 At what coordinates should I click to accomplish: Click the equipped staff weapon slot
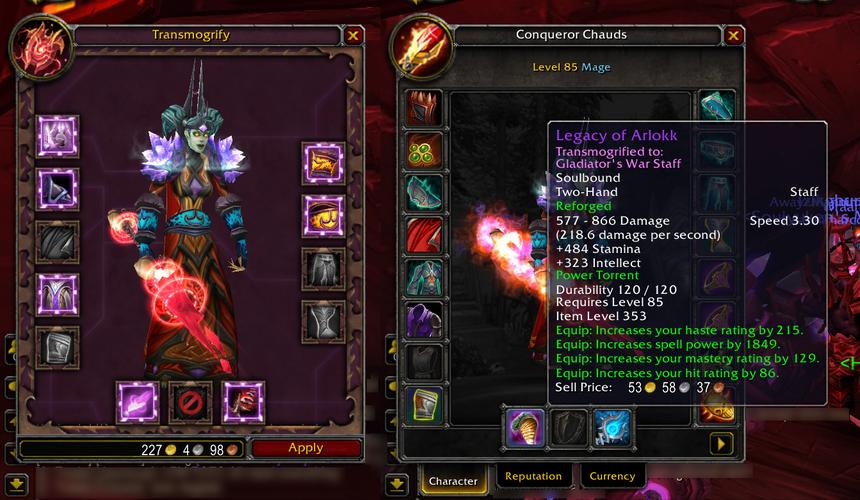click(x=525, y=427)
